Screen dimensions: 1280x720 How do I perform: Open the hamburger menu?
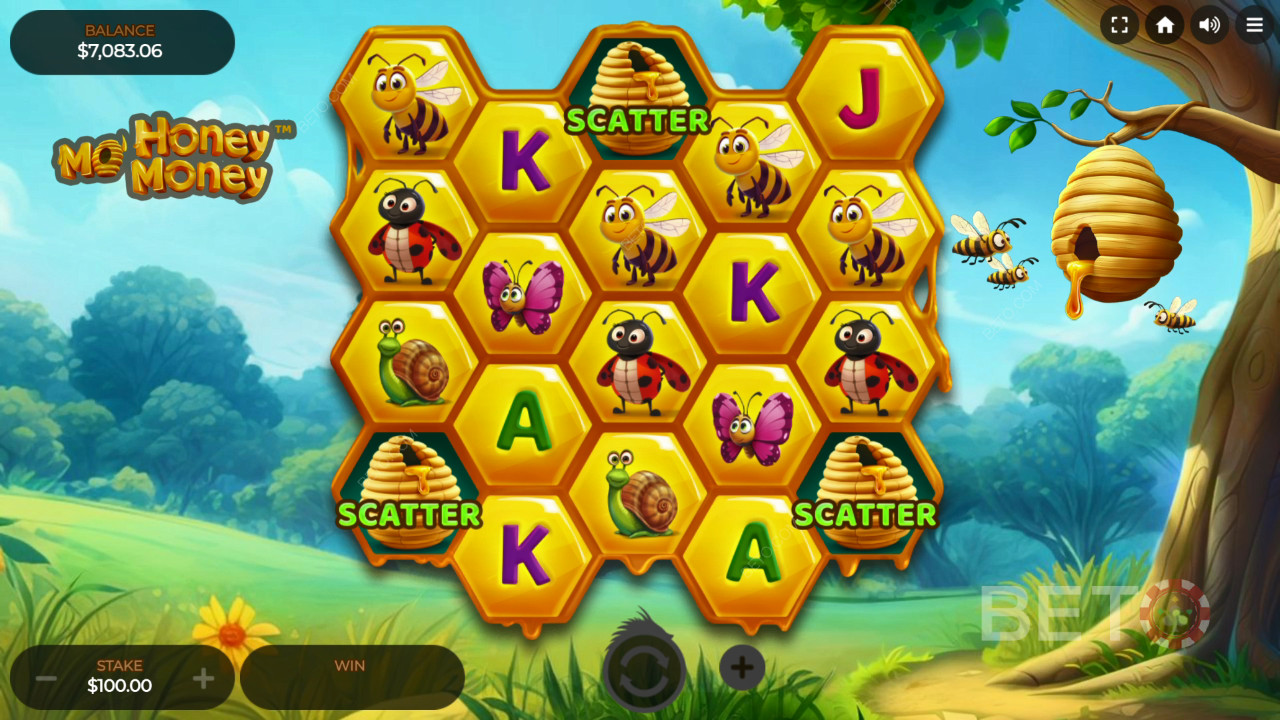pos(1254,25)
